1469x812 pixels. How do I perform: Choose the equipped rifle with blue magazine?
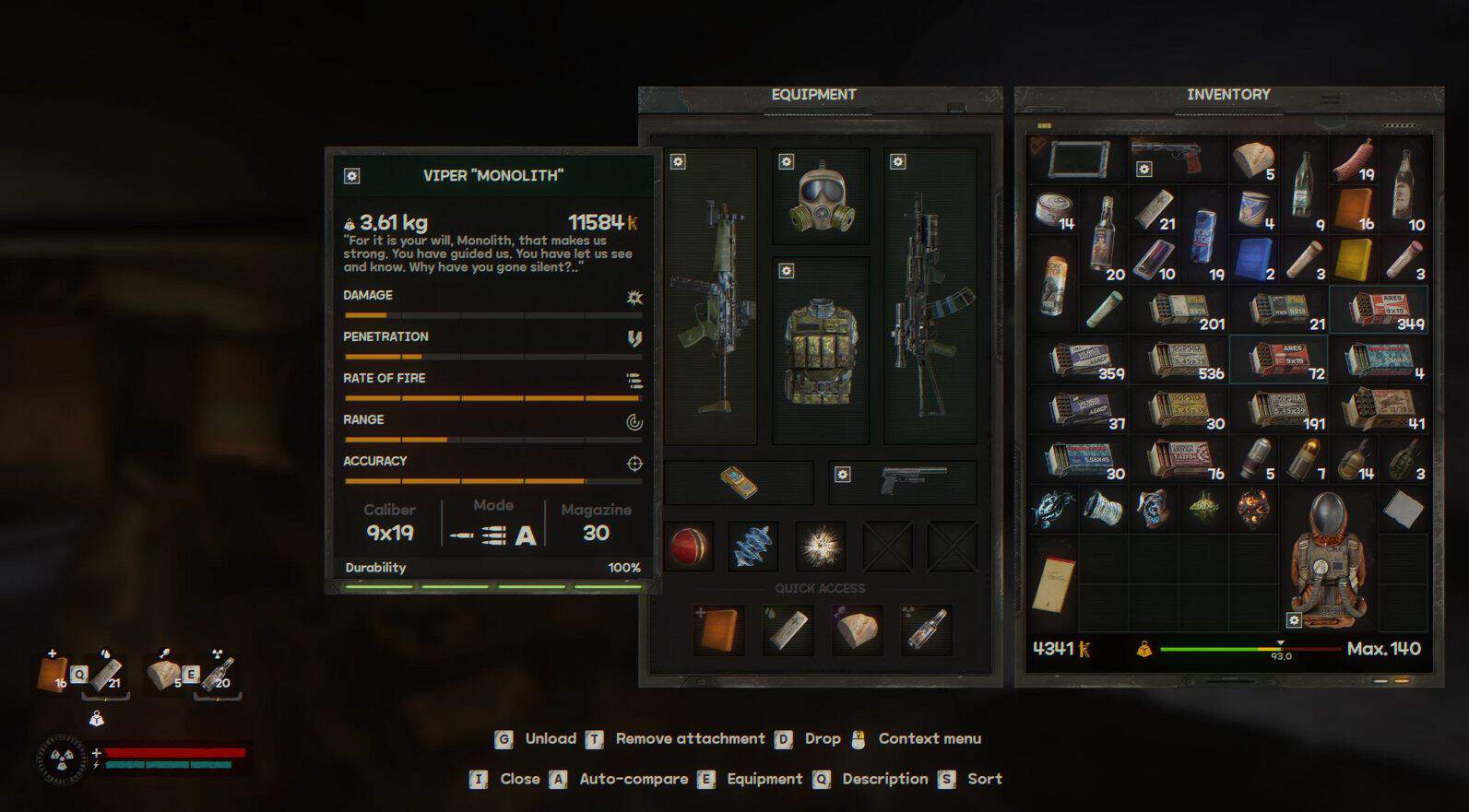930,297
